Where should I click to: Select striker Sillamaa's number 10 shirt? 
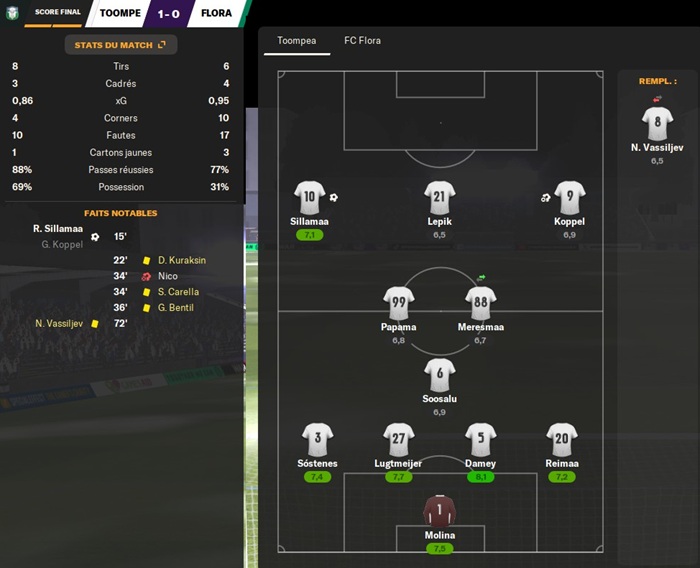(310, 197)
